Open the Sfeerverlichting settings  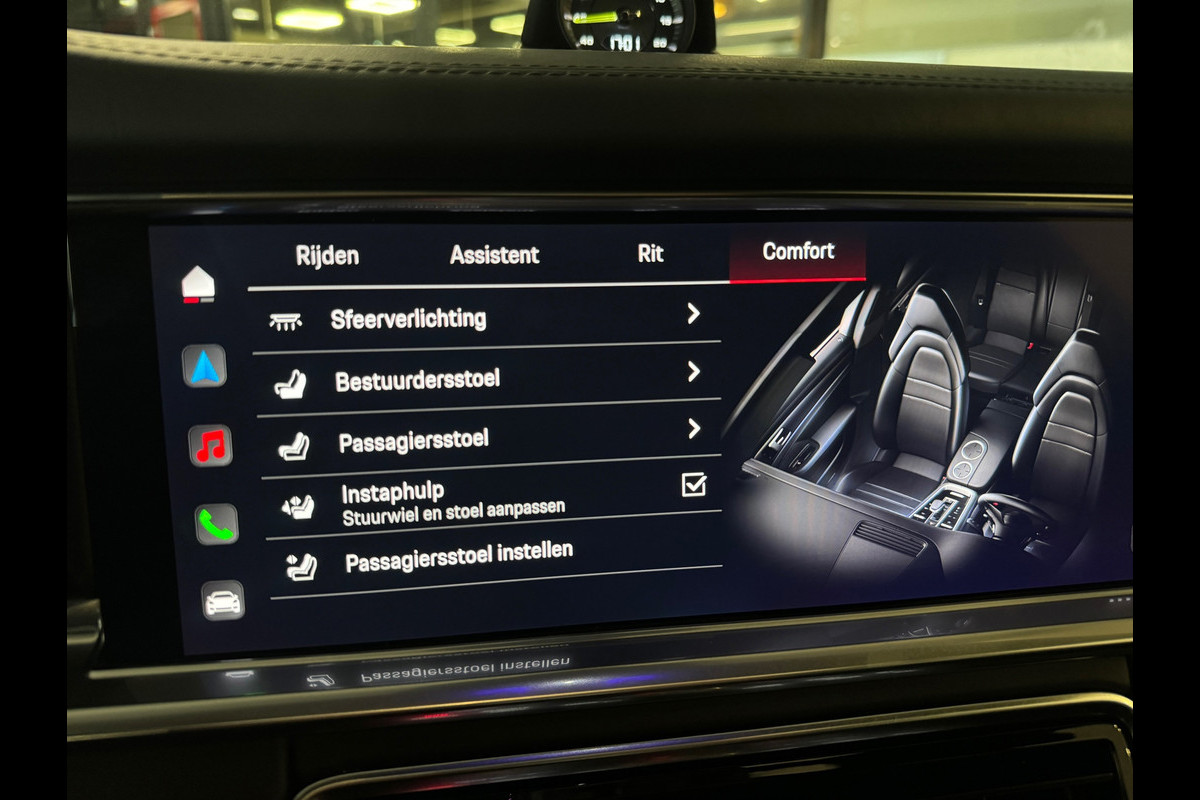[485, 319]
